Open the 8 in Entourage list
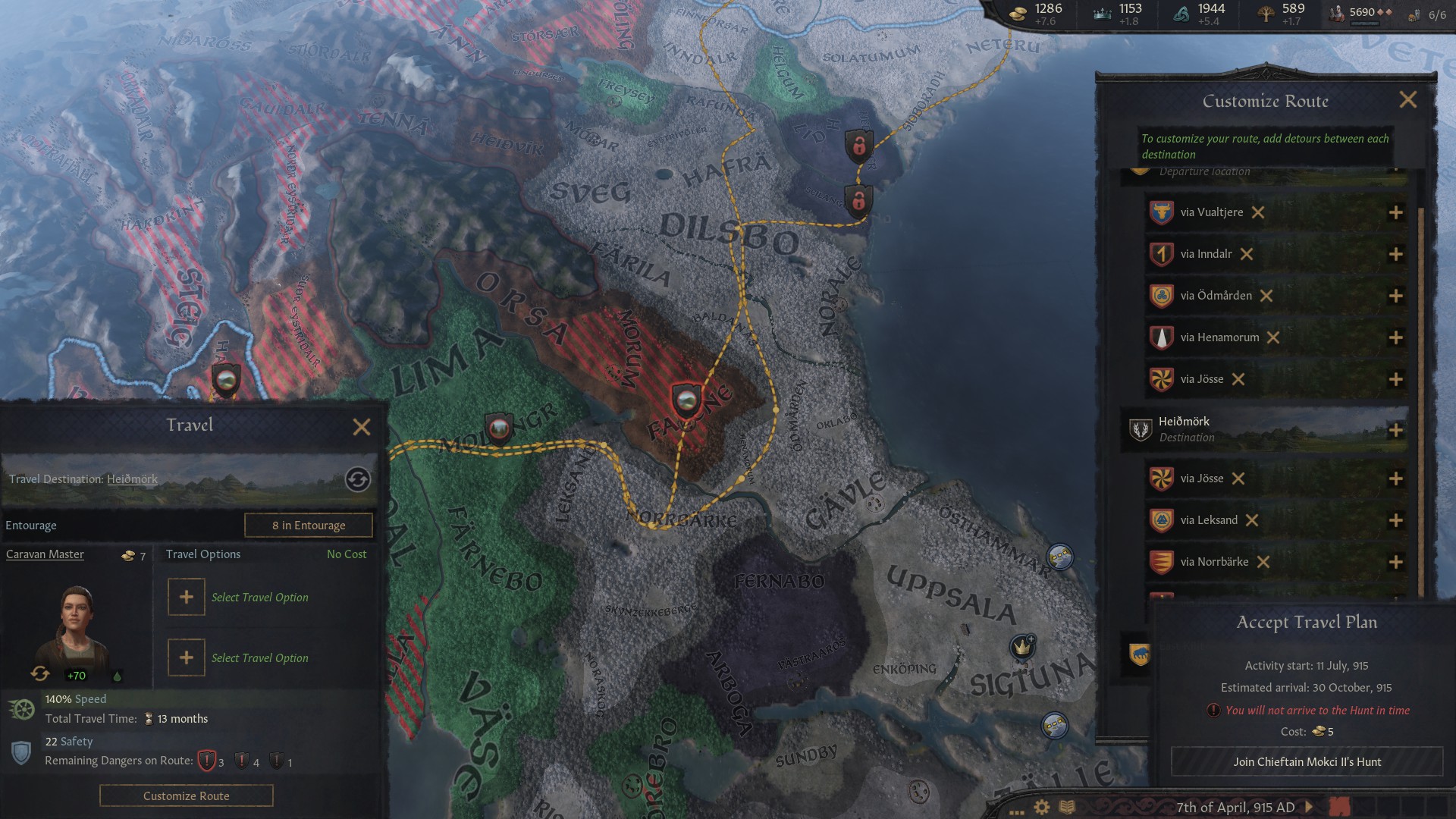Viewport: 1456px width, 819px height. click(308, 525)
